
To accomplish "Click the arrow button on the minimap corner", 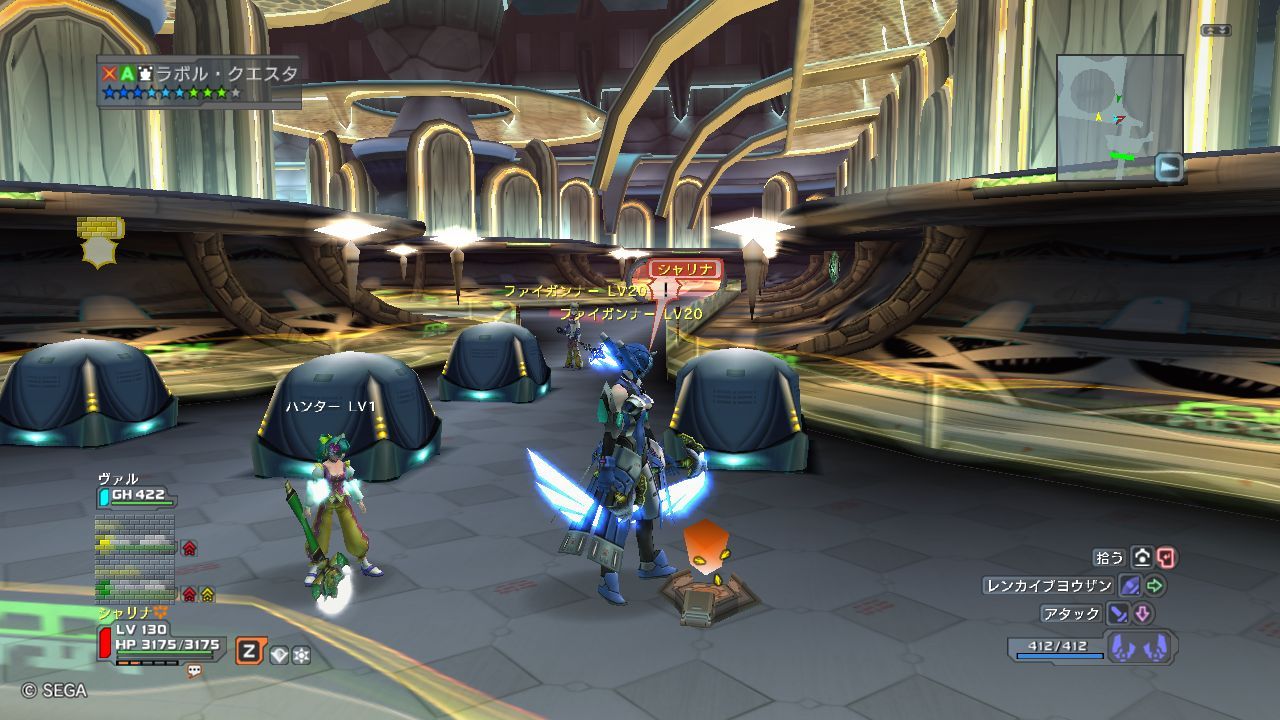I will click(x=1168, y=167).
